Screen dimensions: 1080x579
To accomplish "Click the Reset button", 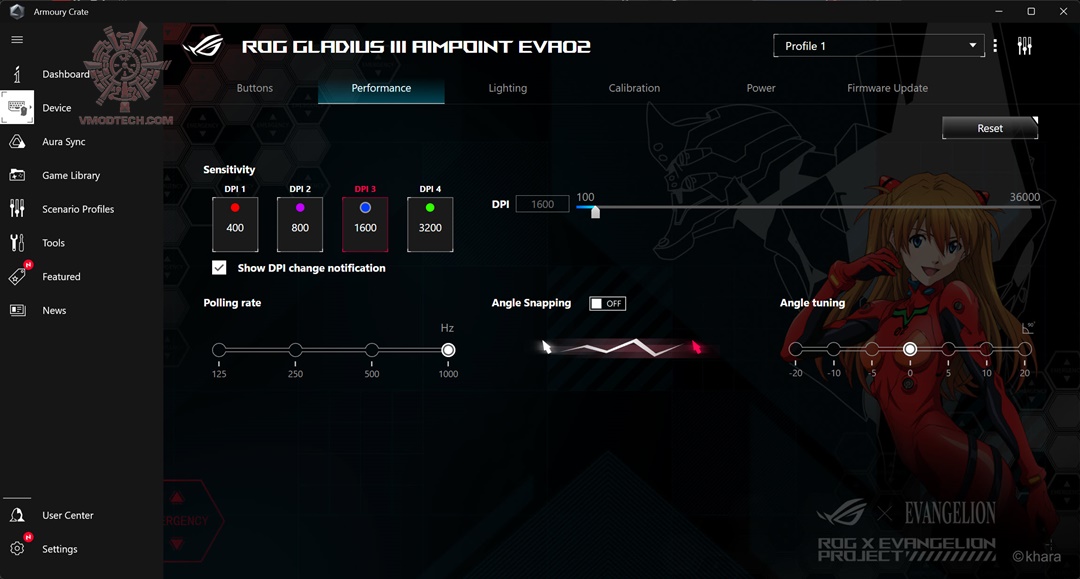I will tap(989, 128).
